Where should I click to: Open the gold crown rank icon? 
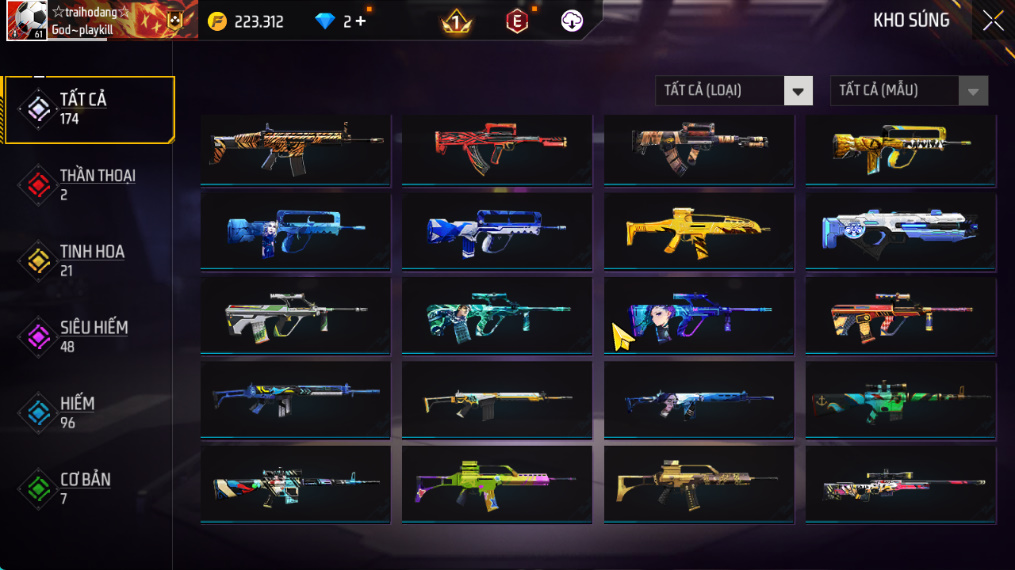tap(457, 21)
